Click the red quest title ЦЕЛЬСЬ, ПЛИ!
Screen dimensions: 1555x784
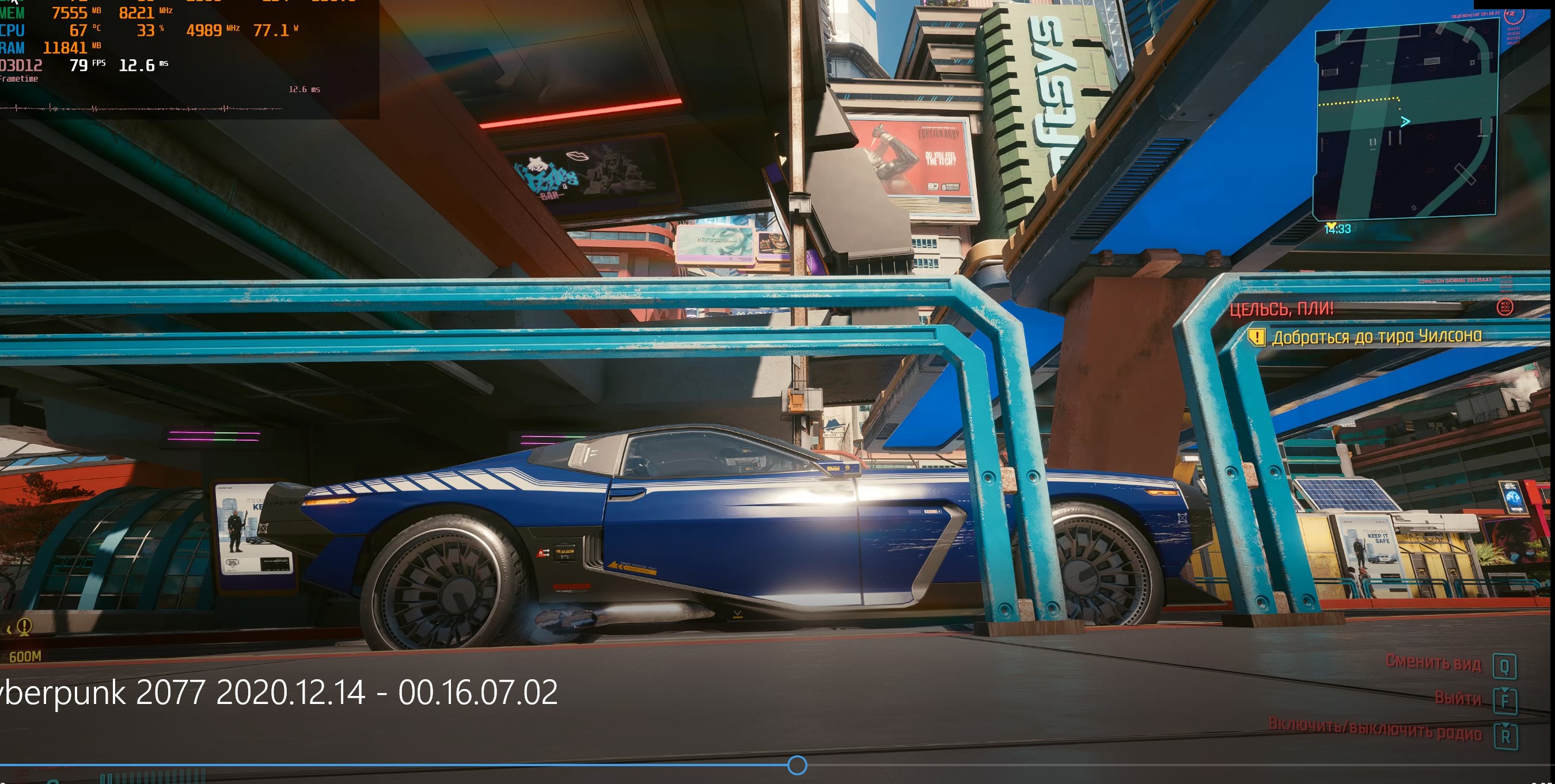1281,309
